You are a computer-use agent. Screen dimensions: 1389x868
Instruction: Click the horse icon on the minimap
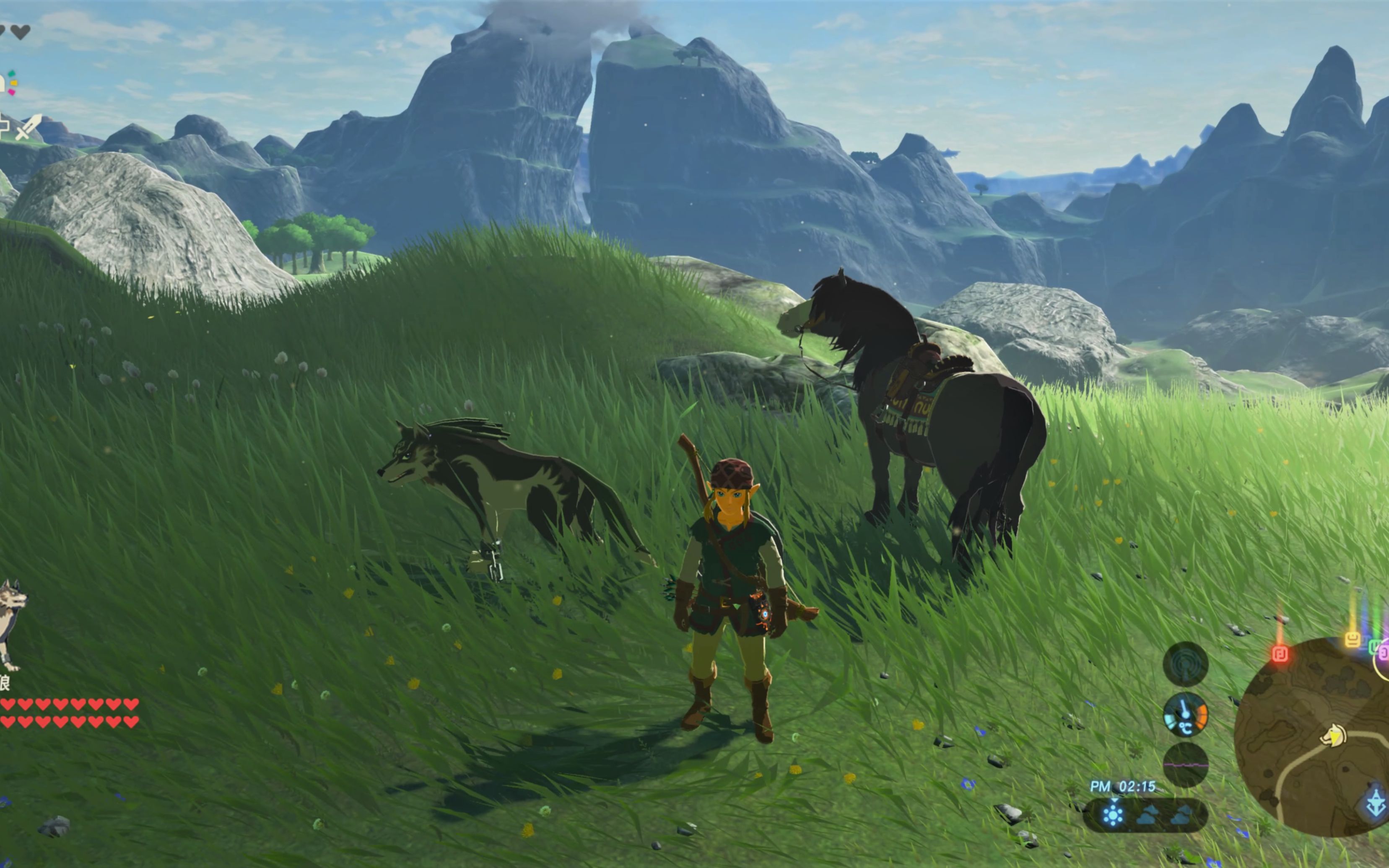point(1333,736)
